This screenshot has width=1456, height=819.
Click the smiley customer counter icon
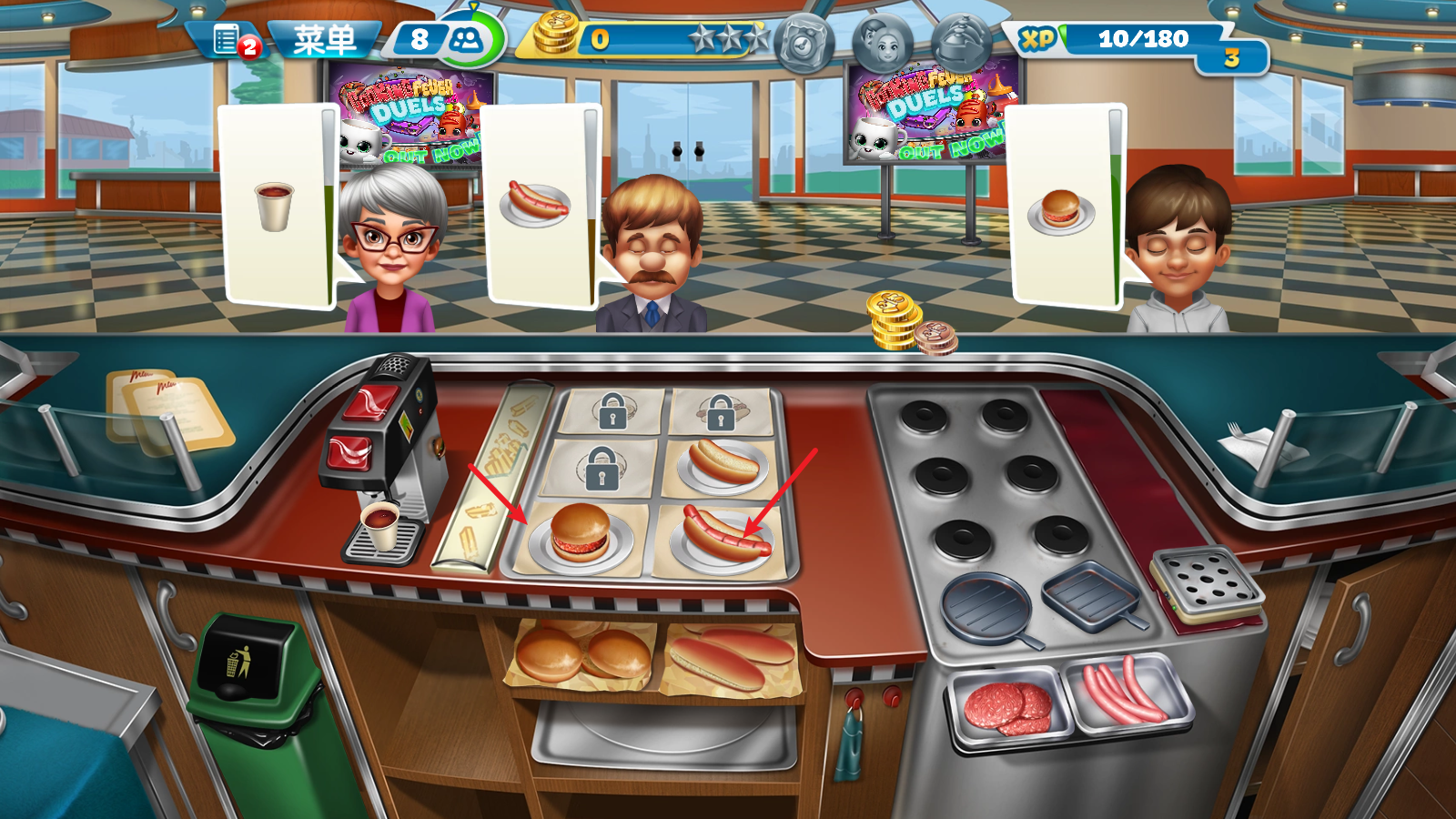point(466,38)
